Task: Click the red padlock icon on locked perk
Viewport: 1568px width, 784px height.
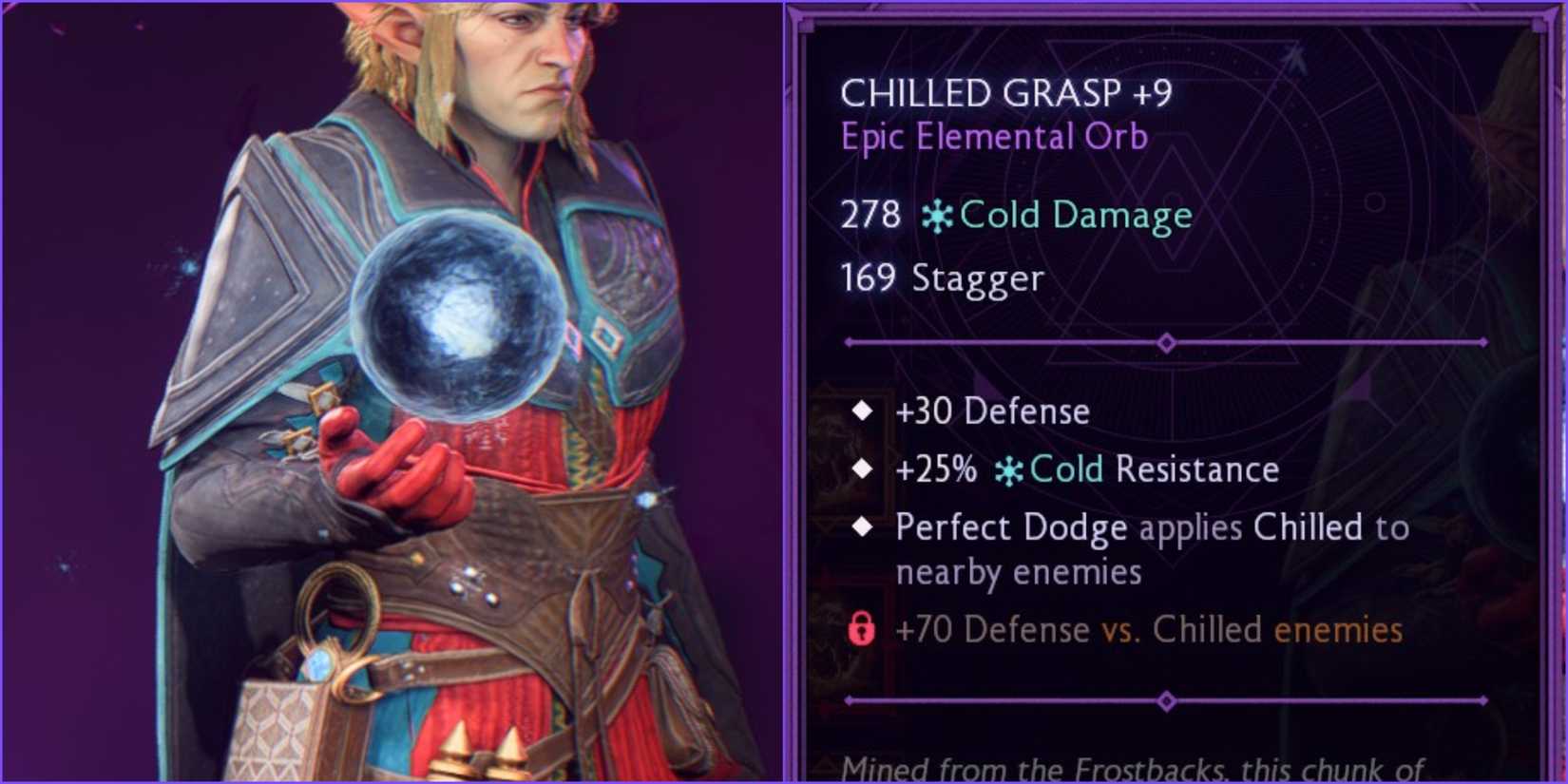Action: coord(863,628)
